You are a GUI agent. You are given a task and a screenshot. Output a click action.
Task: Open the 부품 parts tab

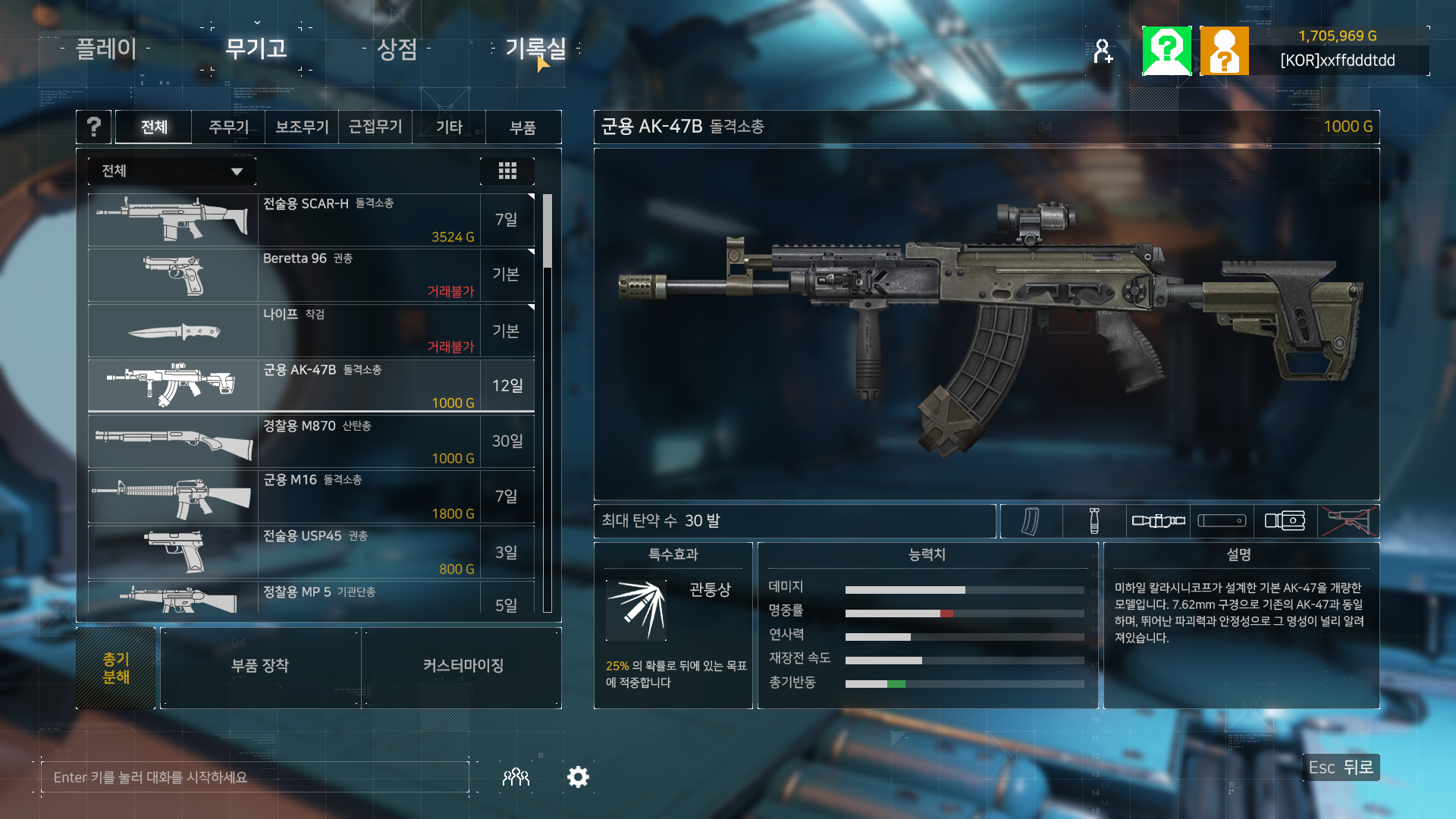522,127
